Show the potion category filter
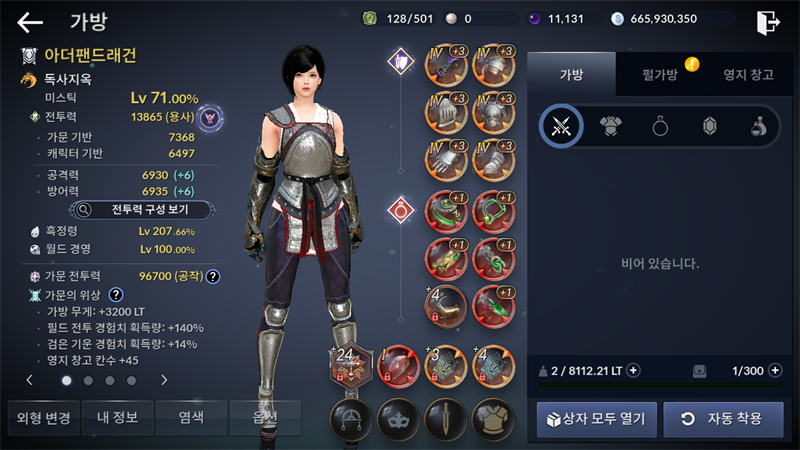The height and width of the screenshot is (450, 800). coord(759,125)
